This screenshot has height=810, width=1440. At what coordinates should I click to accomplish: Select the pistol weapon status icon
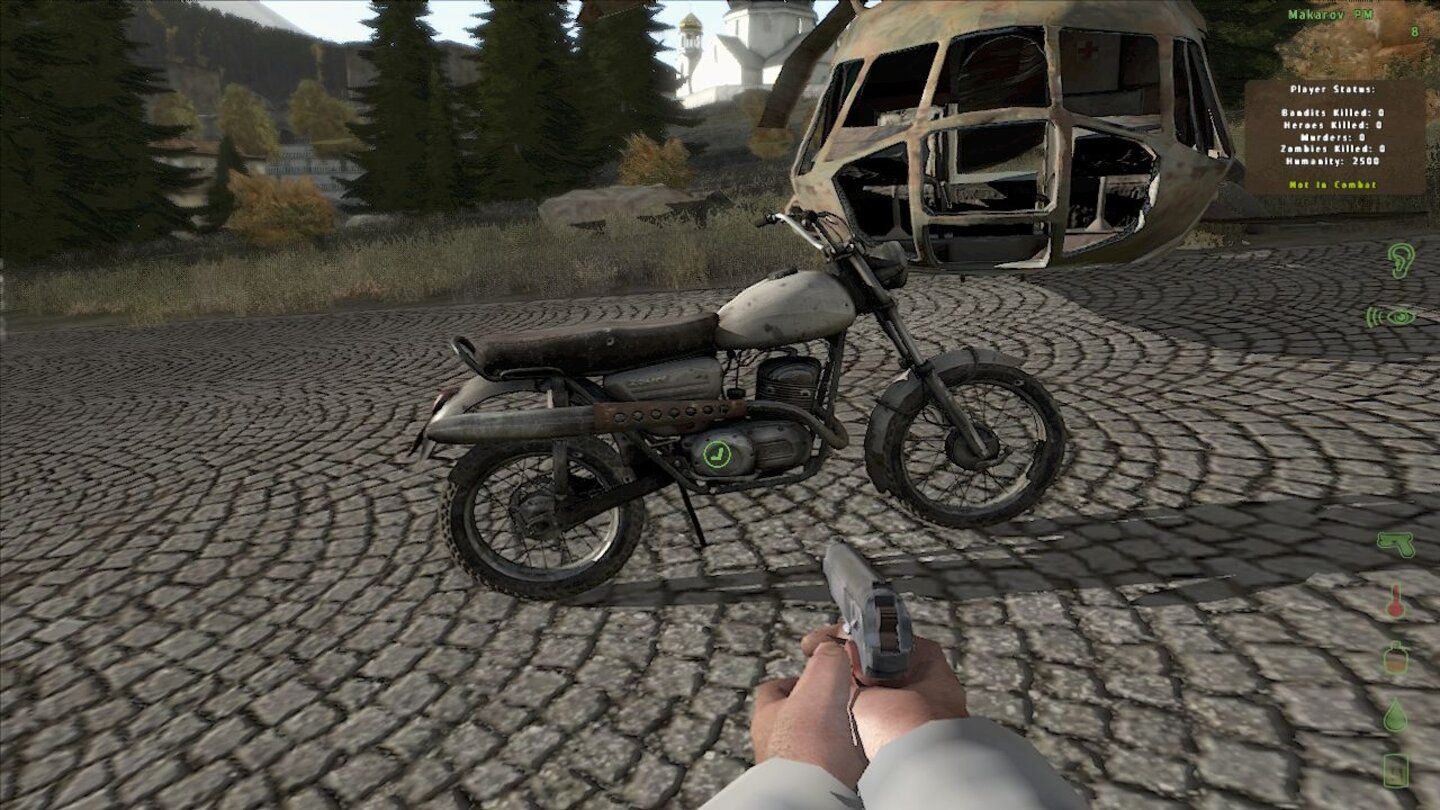coord(1398,545)
